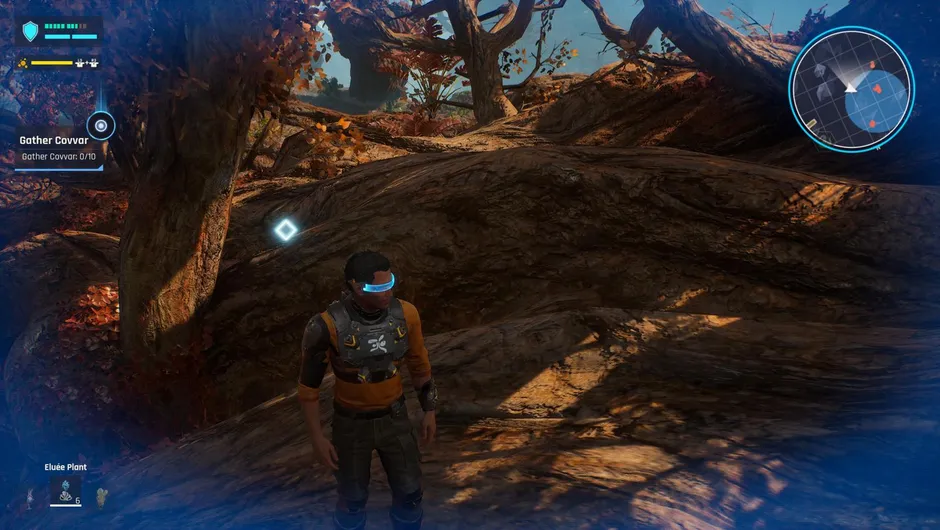940x530 pixels.
Task: Click the circular quest marker icon
Action: tap(100, 125)
